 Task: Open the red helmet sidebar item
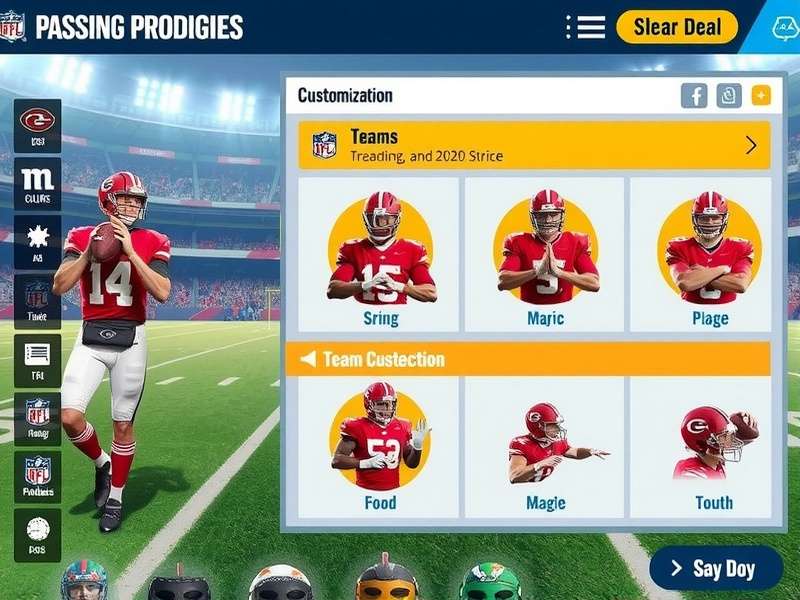tap(37, 126)
